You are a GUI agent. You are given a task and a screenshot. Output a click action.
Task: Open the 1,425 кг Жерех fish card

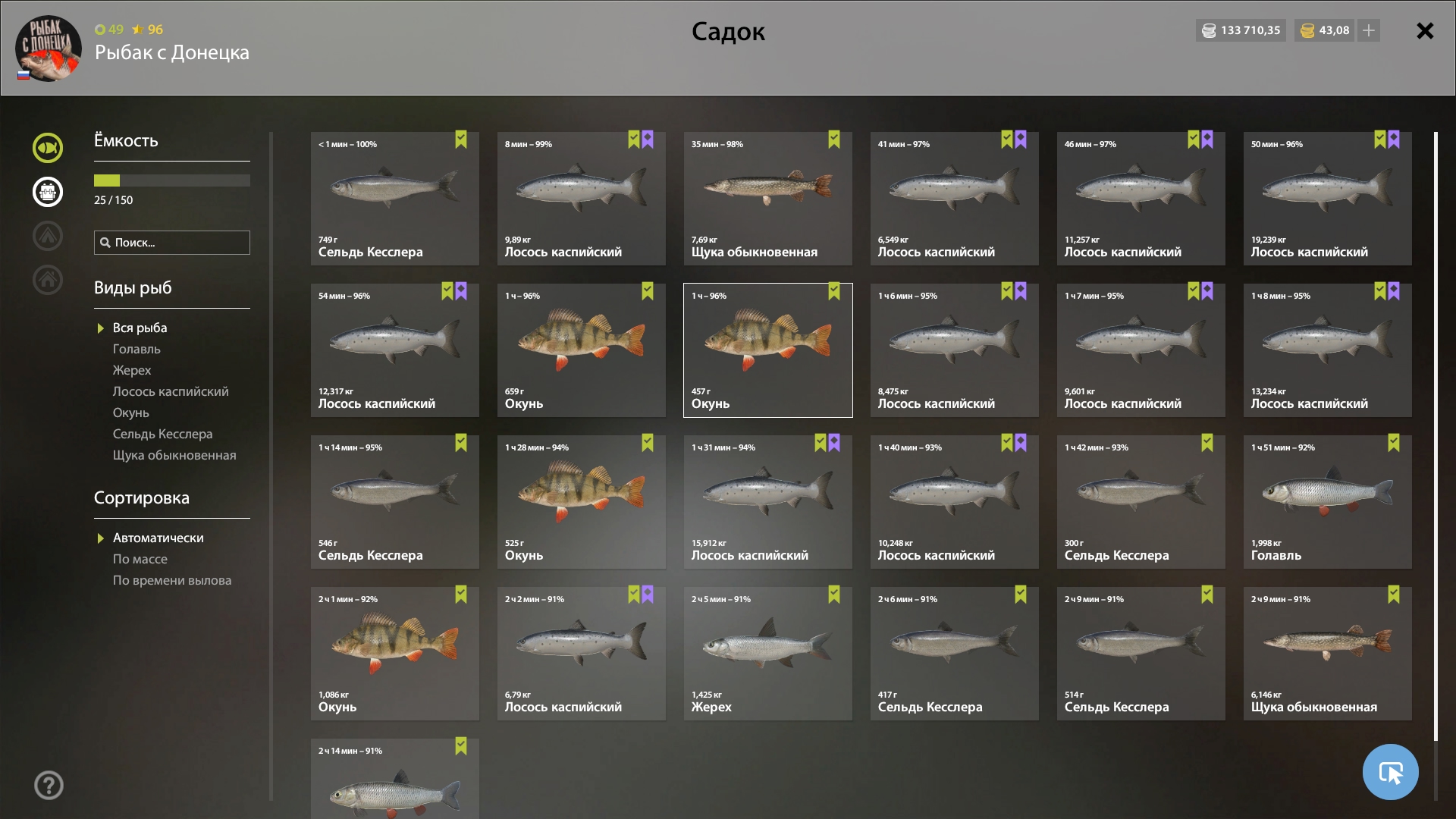point(767,654)
